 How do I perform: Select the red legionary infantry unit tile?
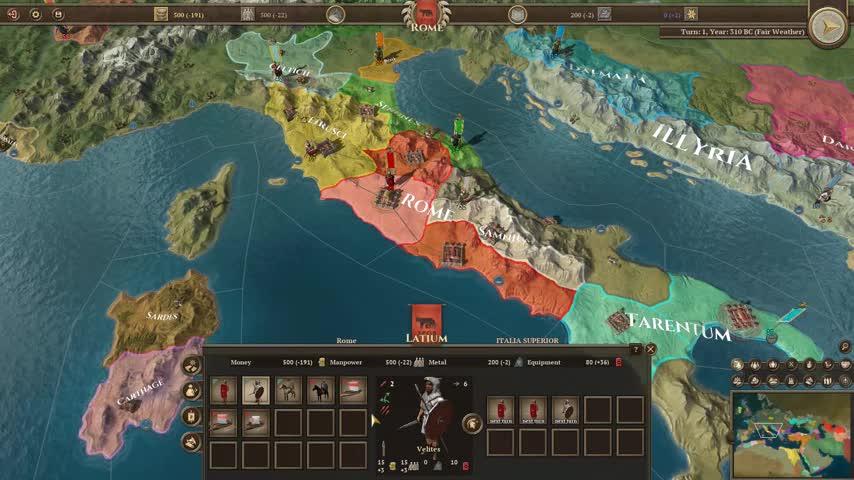(225, 390)
